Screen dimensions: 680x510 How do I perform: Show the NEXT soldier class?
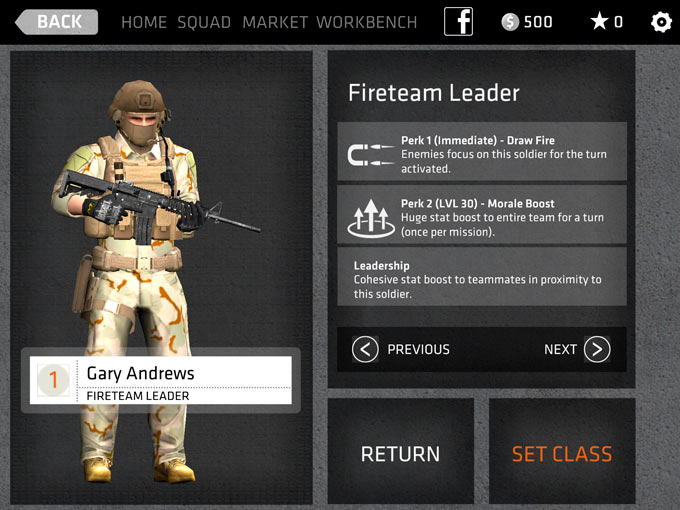click(577, 349)
